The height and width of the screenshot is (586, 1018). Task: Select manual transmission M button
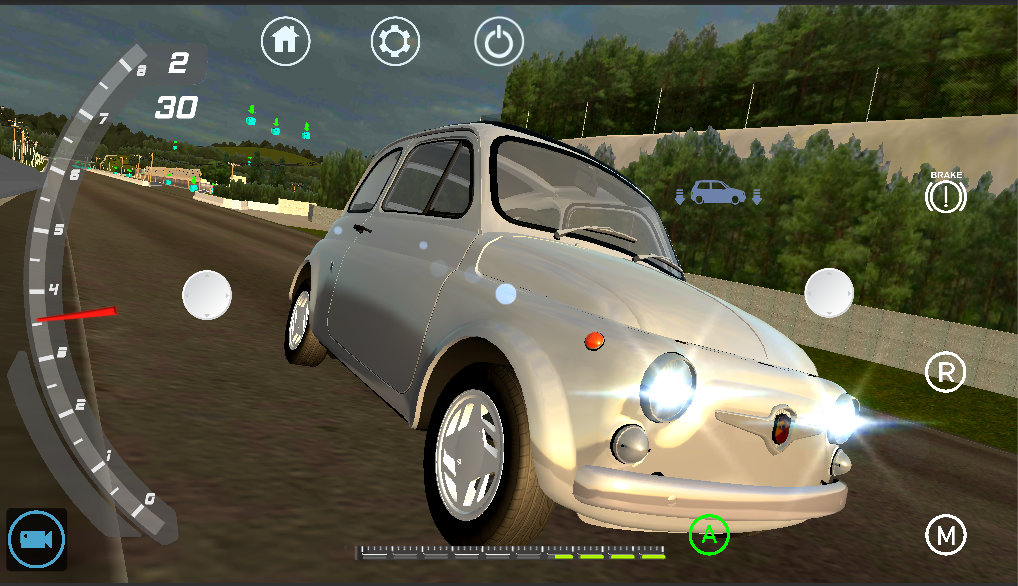945,535
